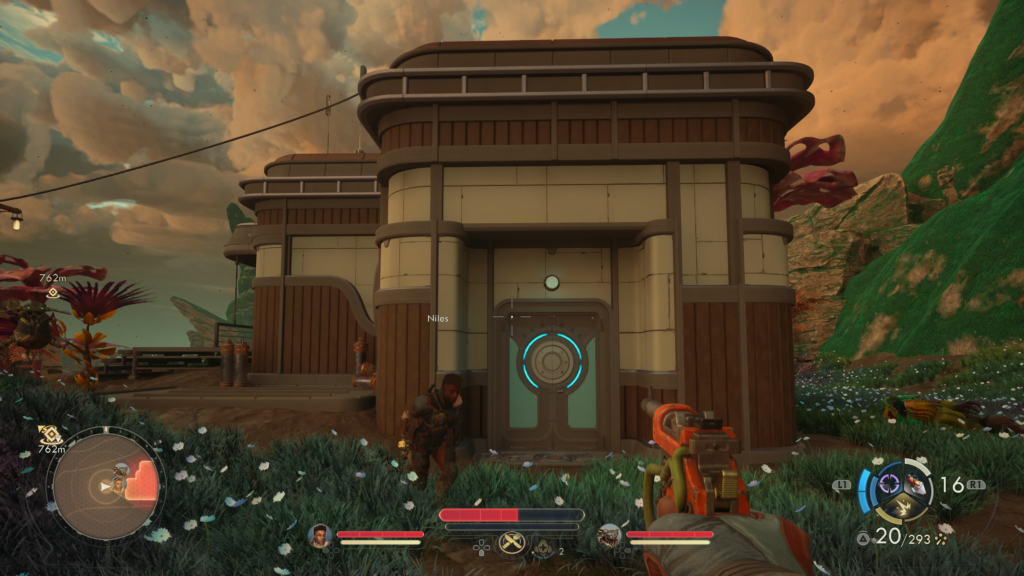Select the companion icon on the minimap

coord(119,484)
